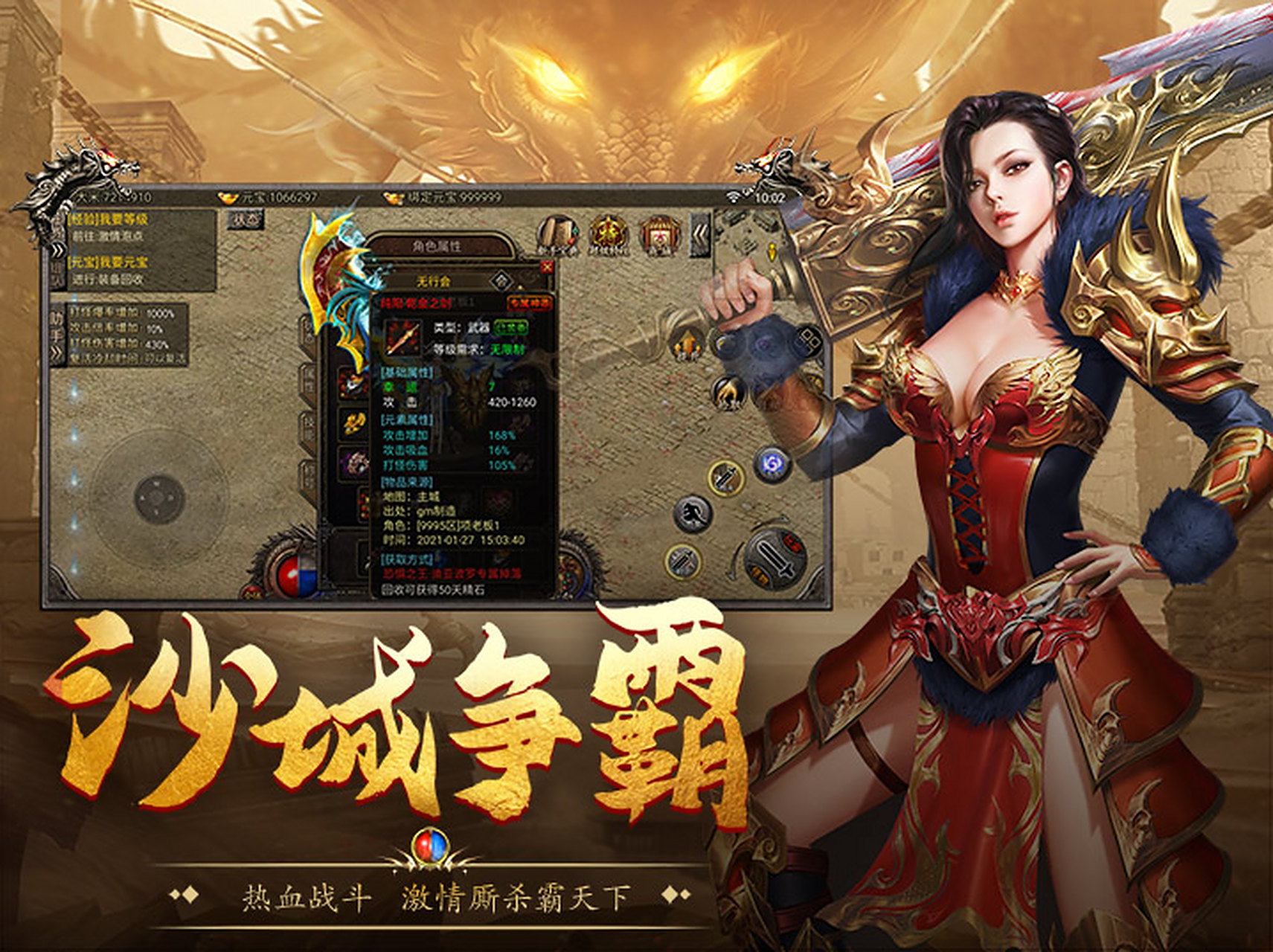Open the 藏宝阁 treasure icon
1273x952 pixels.
(x=658, y=231)
